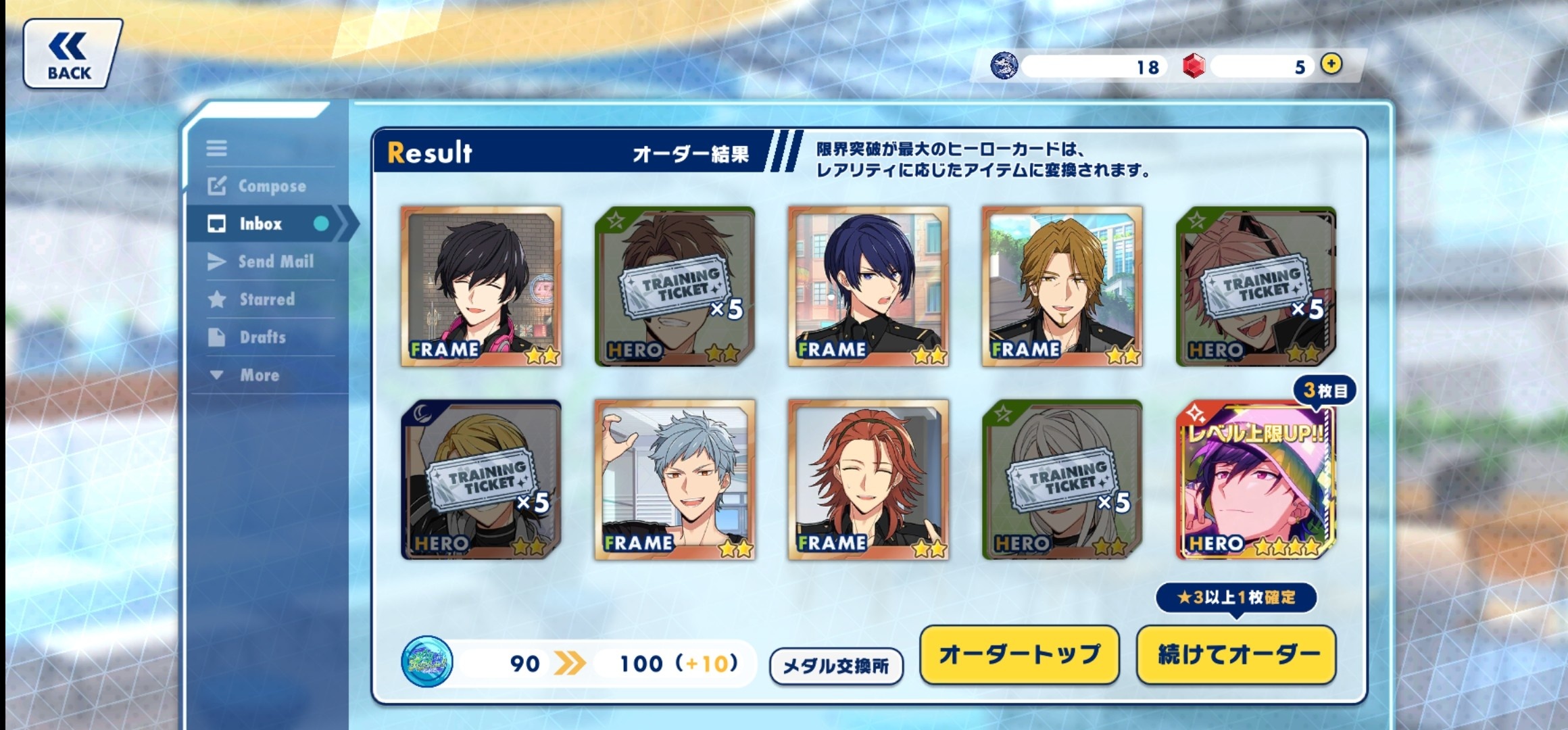Select the silver-haired FRAME card

tap(675, 480)
